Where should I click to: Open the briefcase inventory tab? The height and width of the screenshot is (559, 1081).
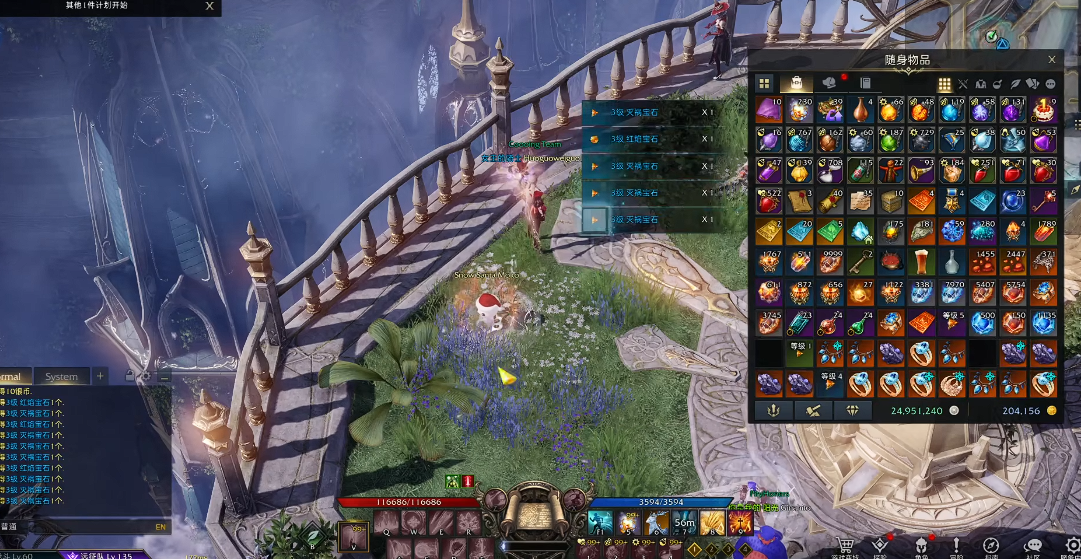[x=796, y=83]
